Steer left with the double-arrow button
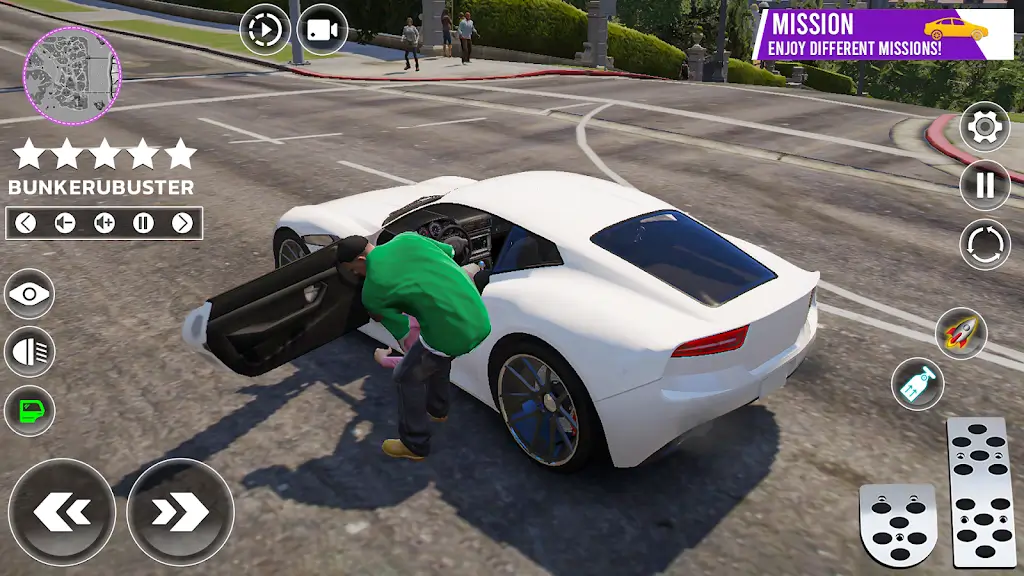 point(61,511)
